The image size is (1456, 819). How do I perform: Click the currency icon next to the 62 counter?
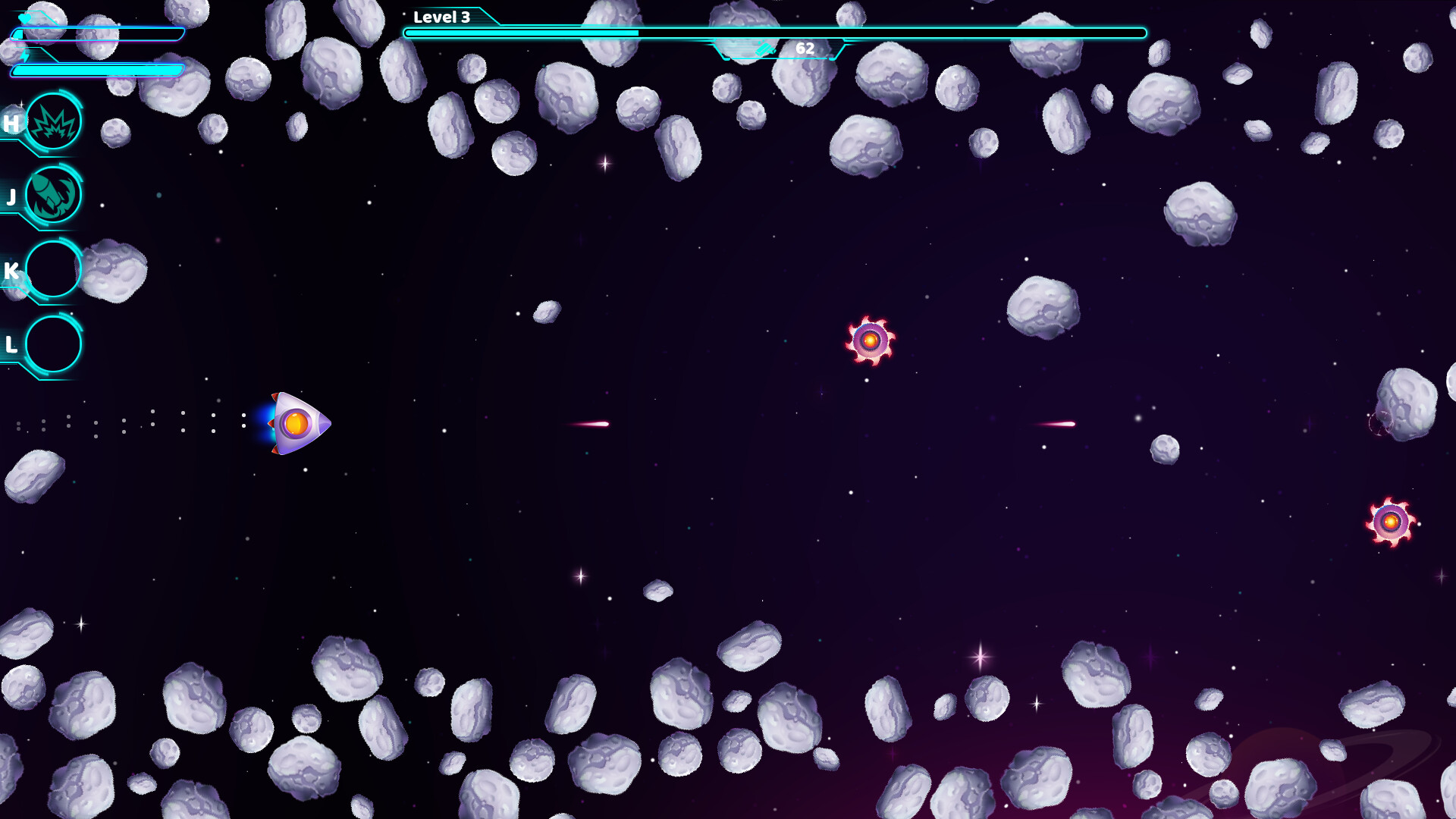click(x=765, y=49)
